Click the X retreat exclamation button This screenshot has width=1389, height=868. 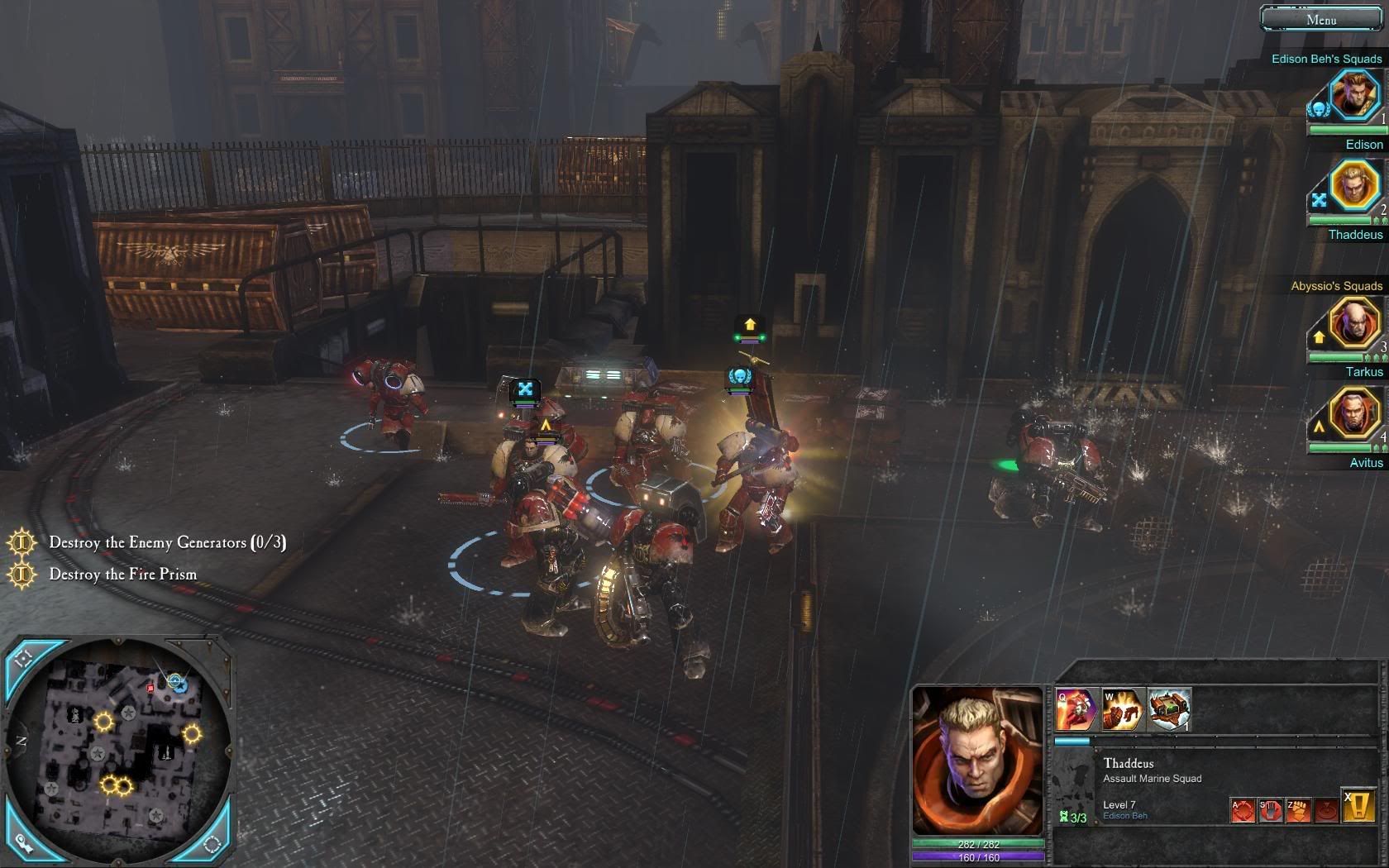pyautogui.click(x=1358, y=806)
